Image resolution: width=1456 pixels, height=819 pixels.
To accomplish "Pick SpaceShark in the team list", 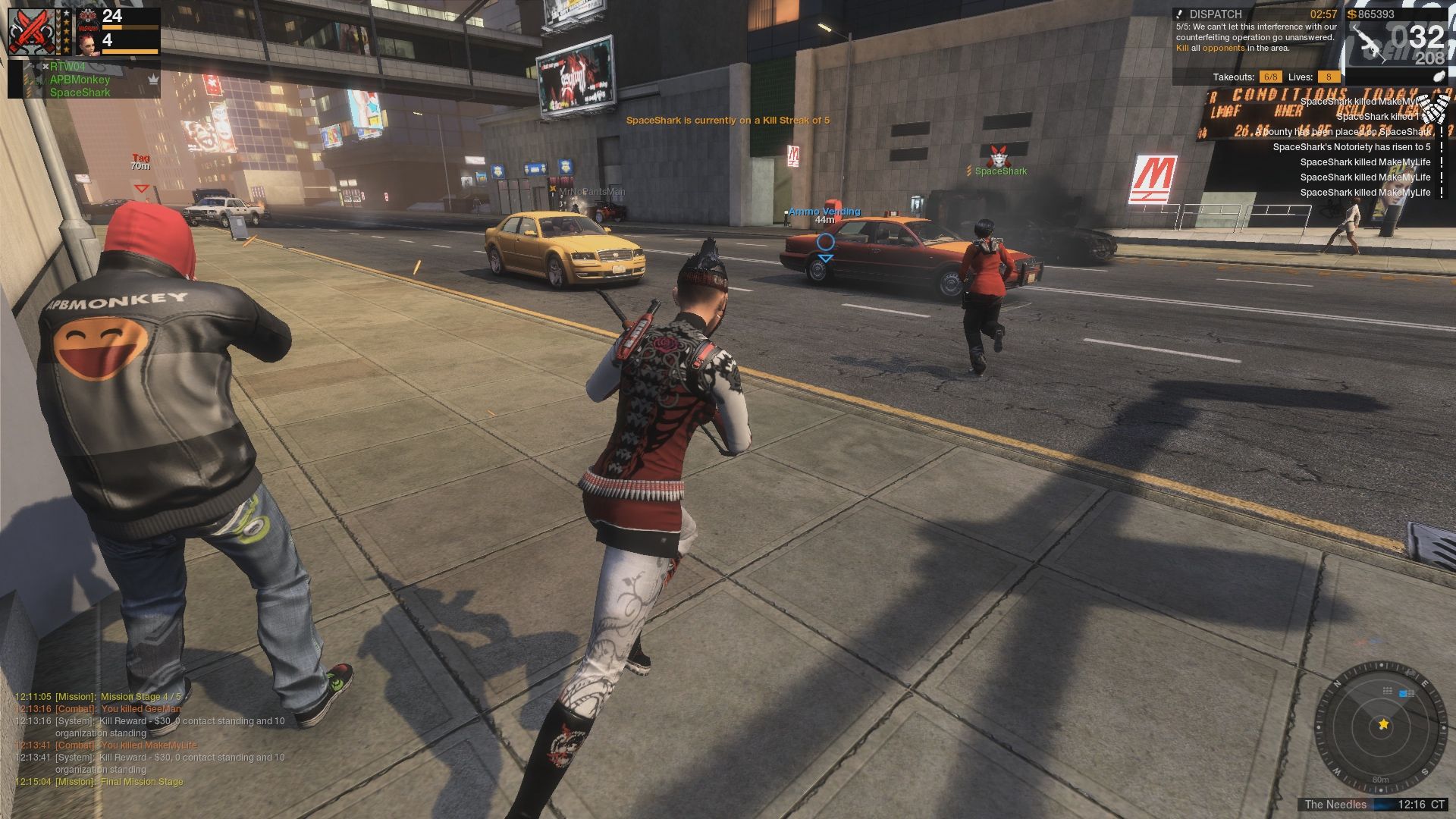I will point(80,93).
